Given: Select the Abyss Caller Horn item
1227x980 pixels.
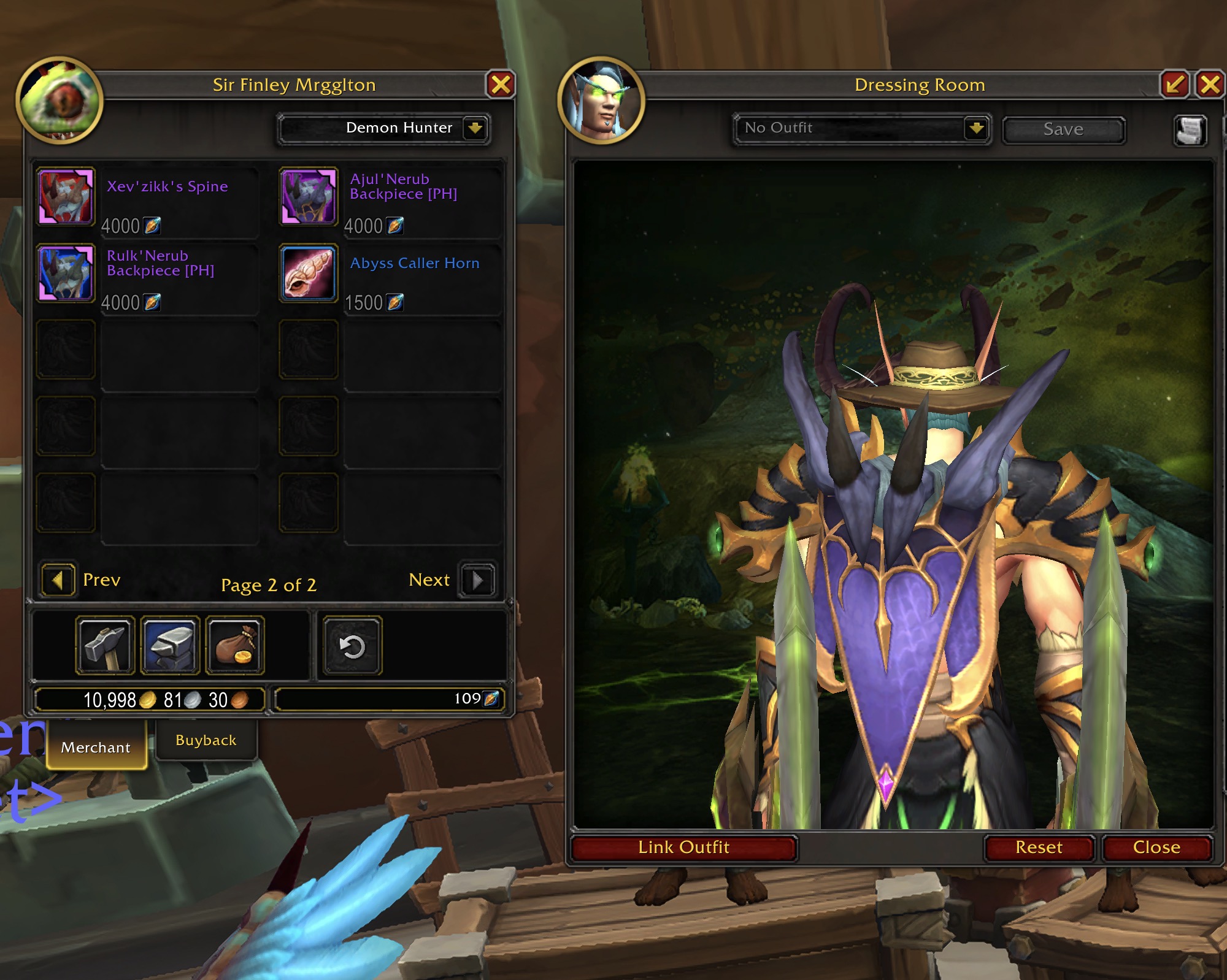Looking at the screenshot, I should (309, 273).
